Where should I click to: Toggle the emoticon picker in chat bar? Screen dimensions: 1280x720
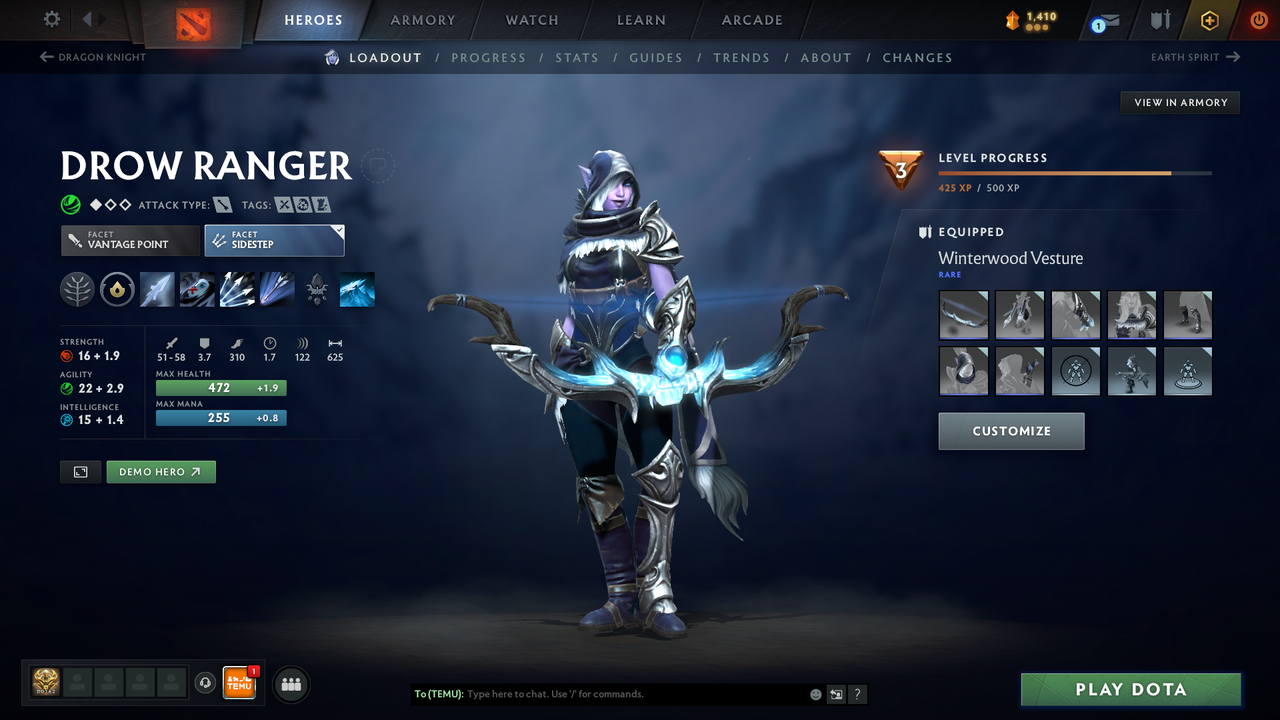815,693
